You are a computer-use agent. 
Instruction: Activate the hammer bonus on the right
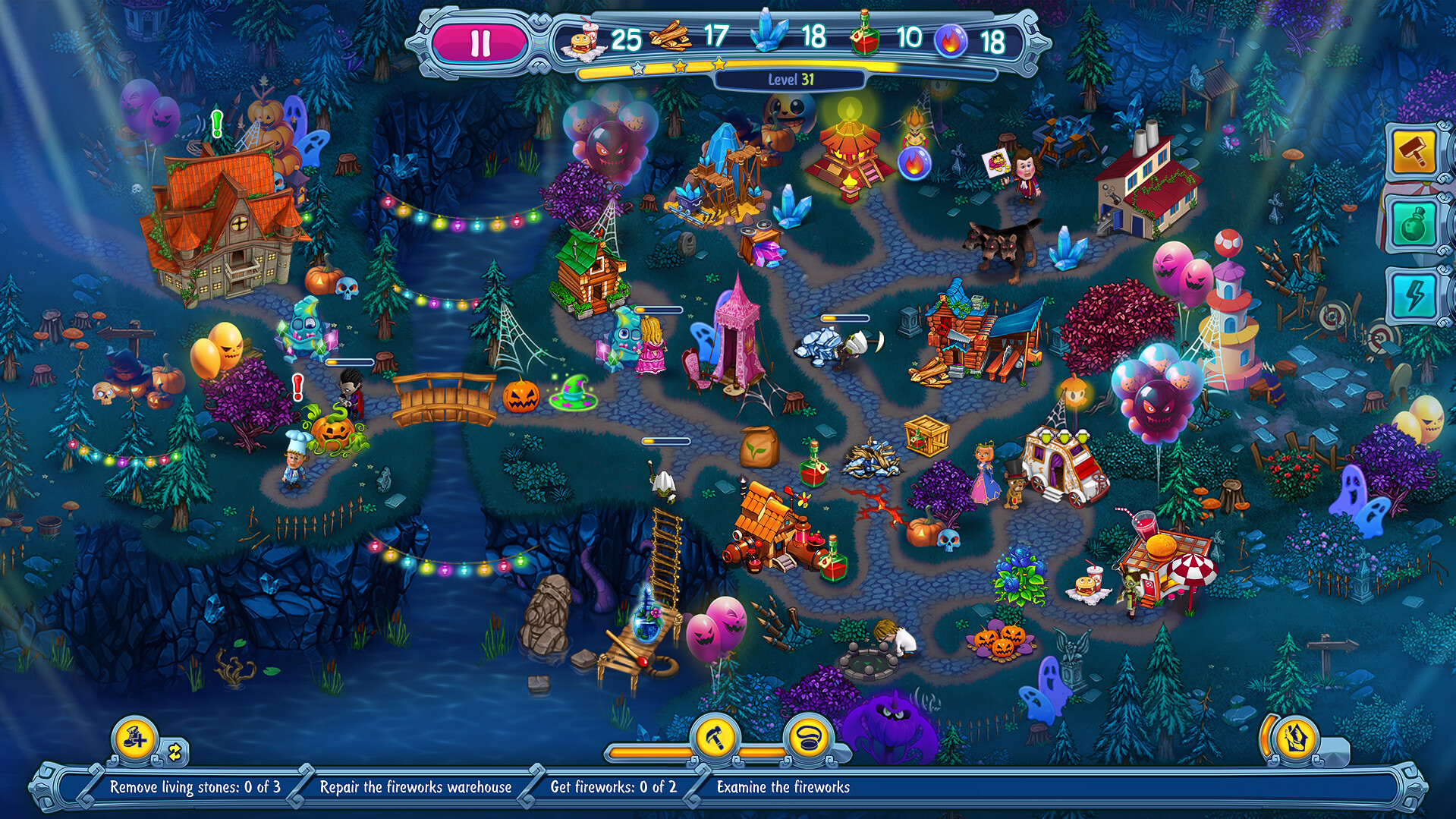[1414, 153]
